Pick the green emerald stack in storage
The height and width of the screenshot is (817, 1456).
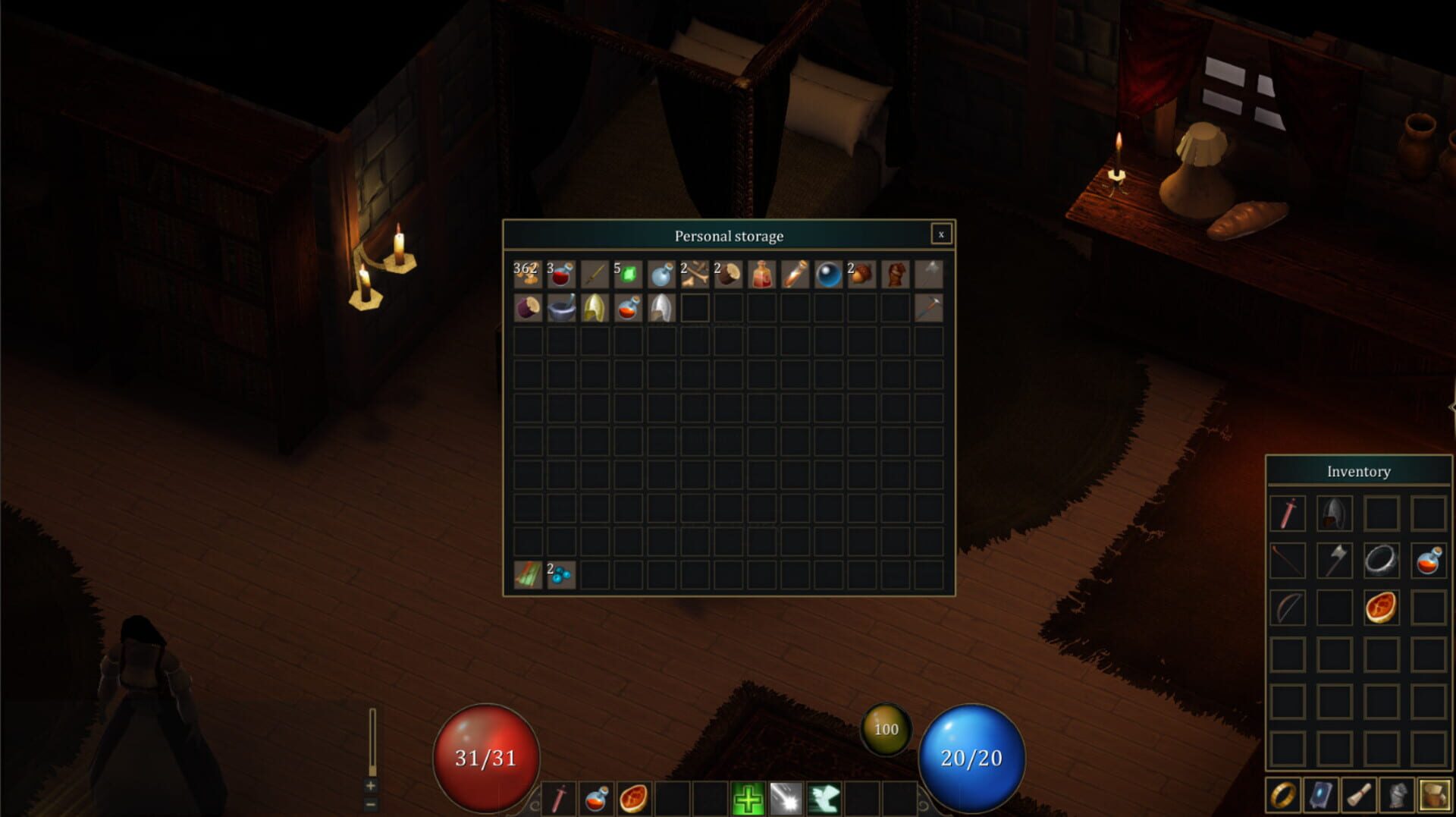628,275
